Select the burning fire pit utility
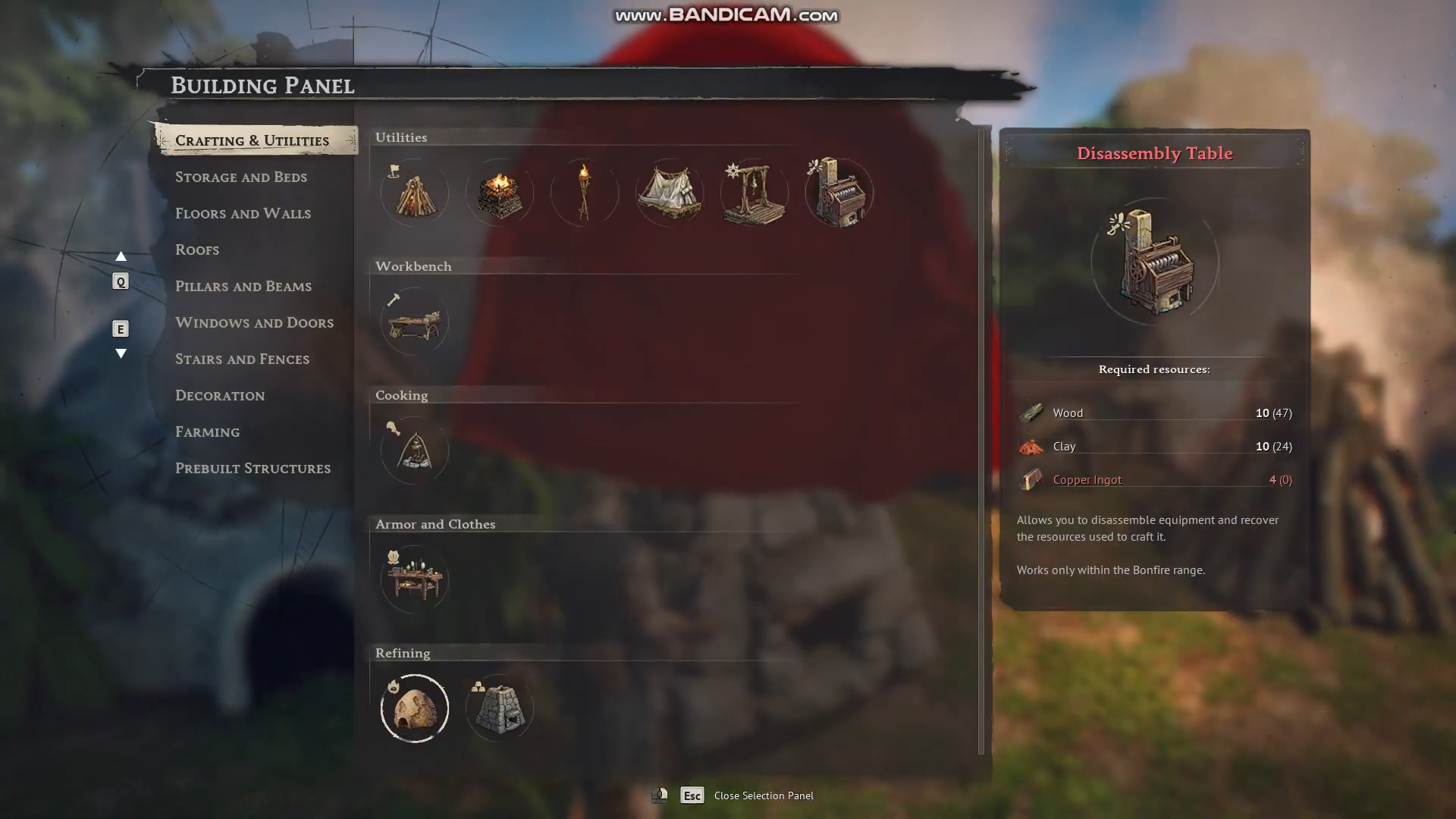Screen dimensions: 1456x819 [500, 193]
